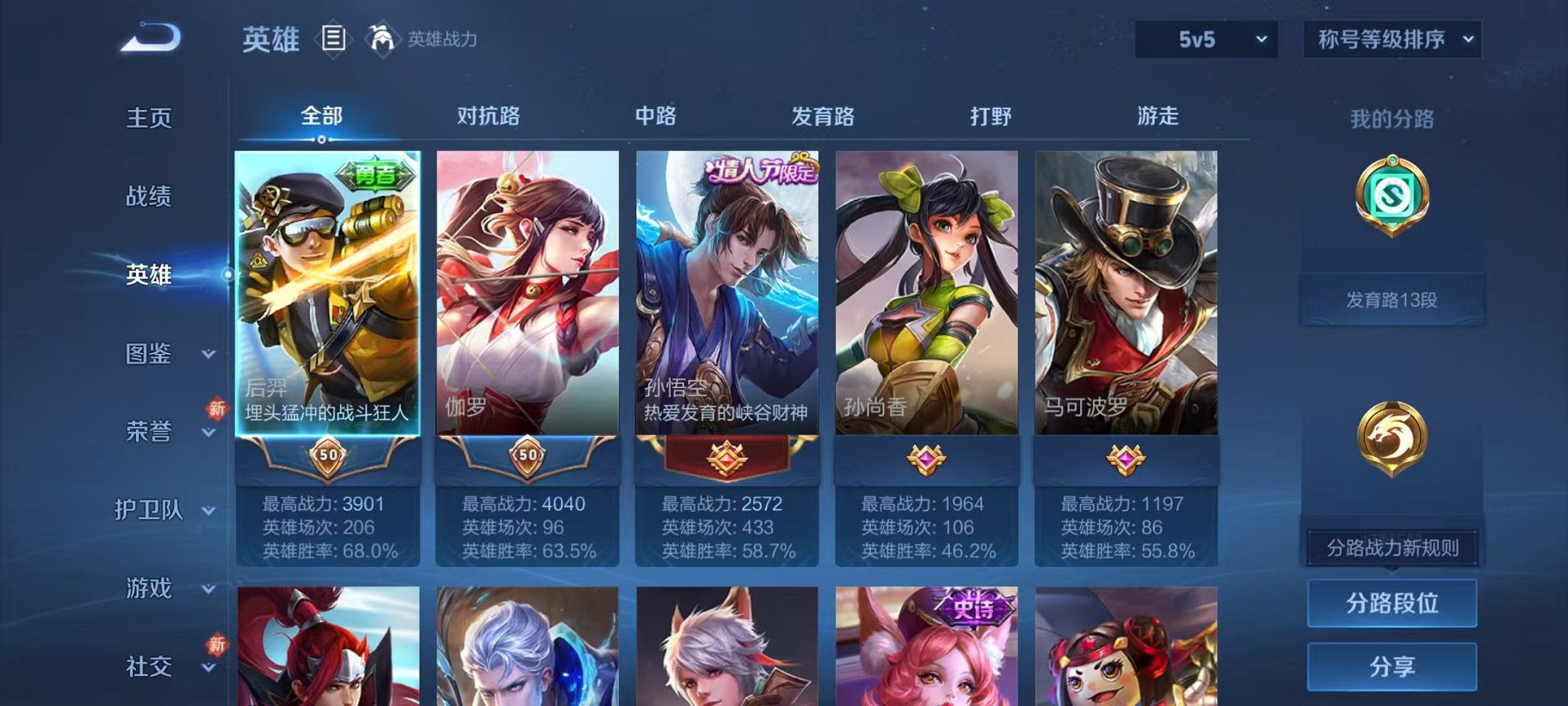Open the hero list icon next to 英雄 title
The height and width of the screenshot is (706, 1568).
[334, 39]
